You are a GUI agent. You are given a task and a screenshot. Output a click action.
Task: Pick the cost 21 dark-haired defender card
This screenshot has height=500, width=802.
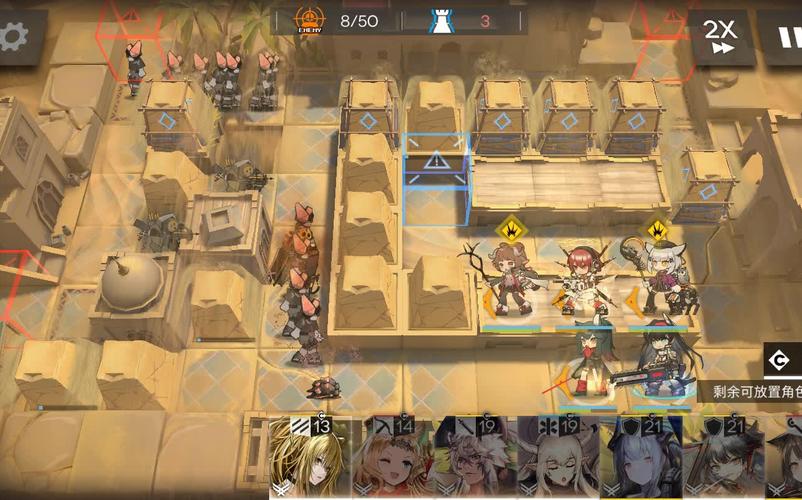[x=720, y=458]
